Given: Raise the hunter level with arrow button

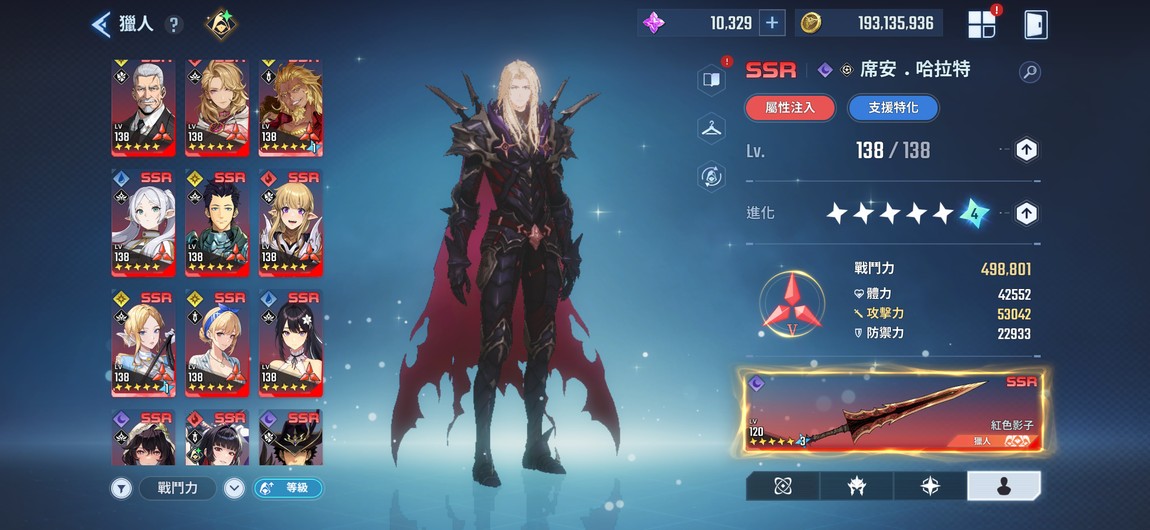Looking at the screenshot, I should pos(1026,150).
